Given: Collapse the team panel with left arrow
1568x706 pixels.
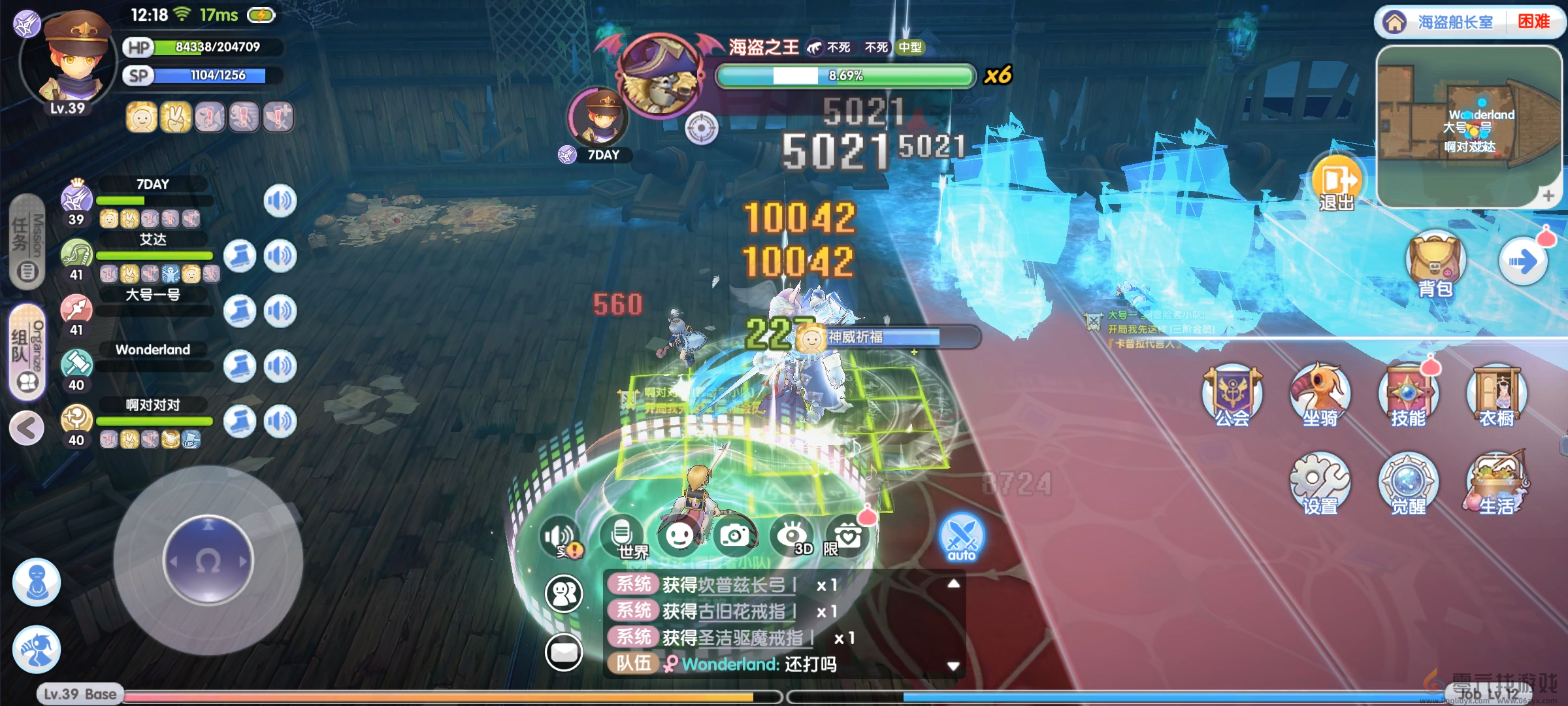Looking at the screenshot, I should (x=27, y=429).
